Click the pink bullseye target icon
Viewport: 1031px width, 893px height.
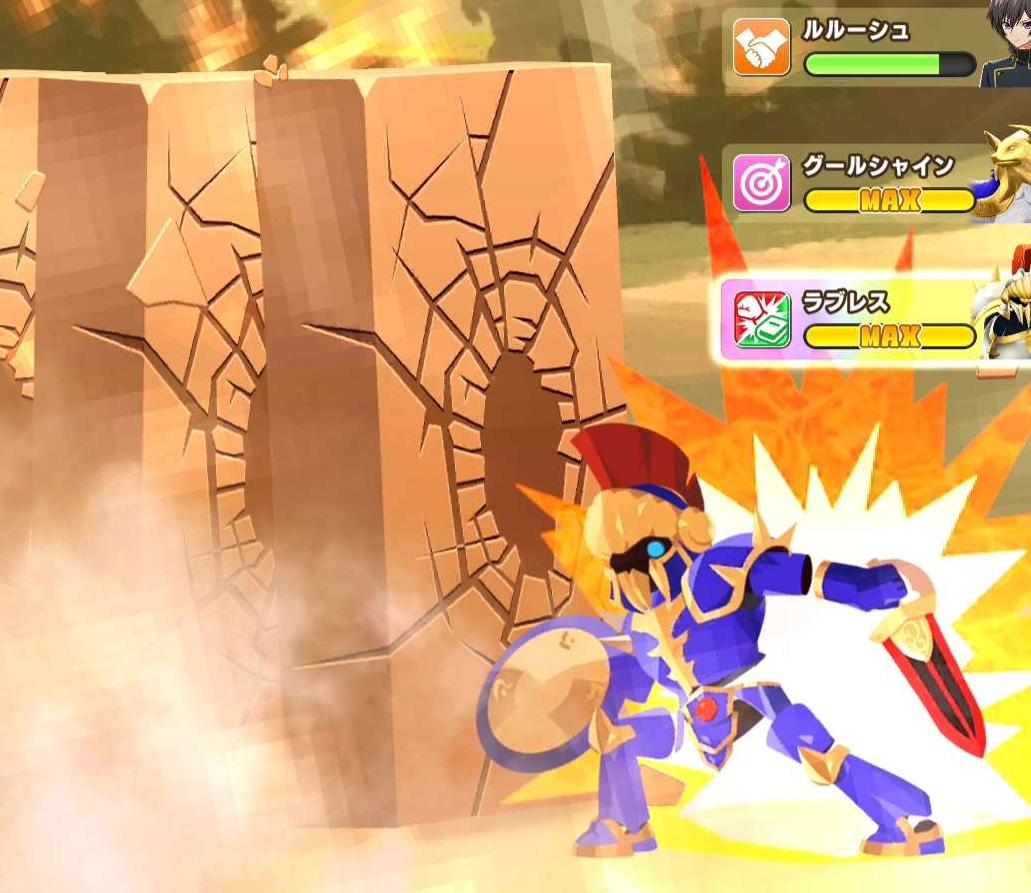pyautogui.click(x=762, y=182)
